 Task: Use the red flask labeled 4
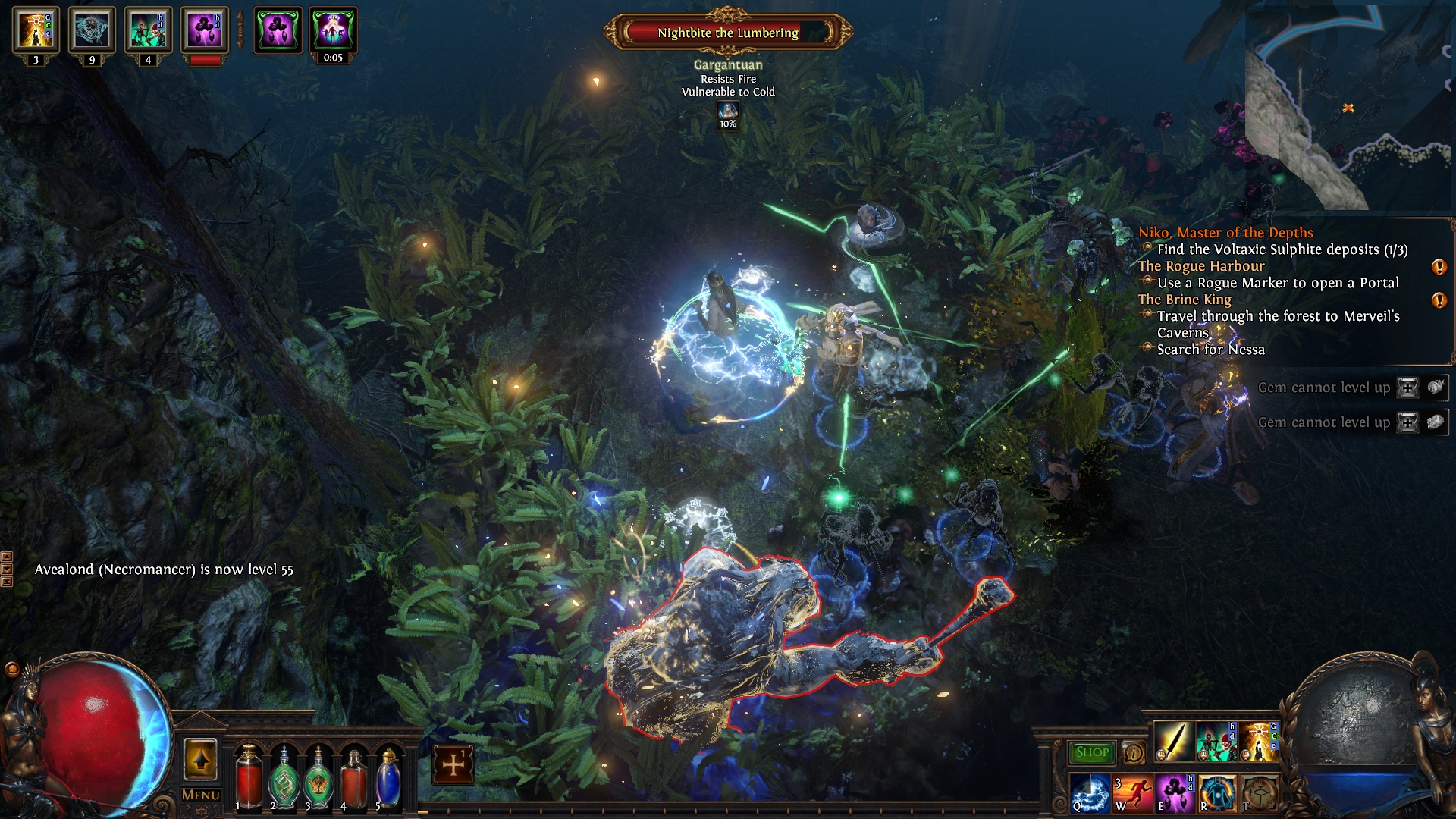click(354, 777)
